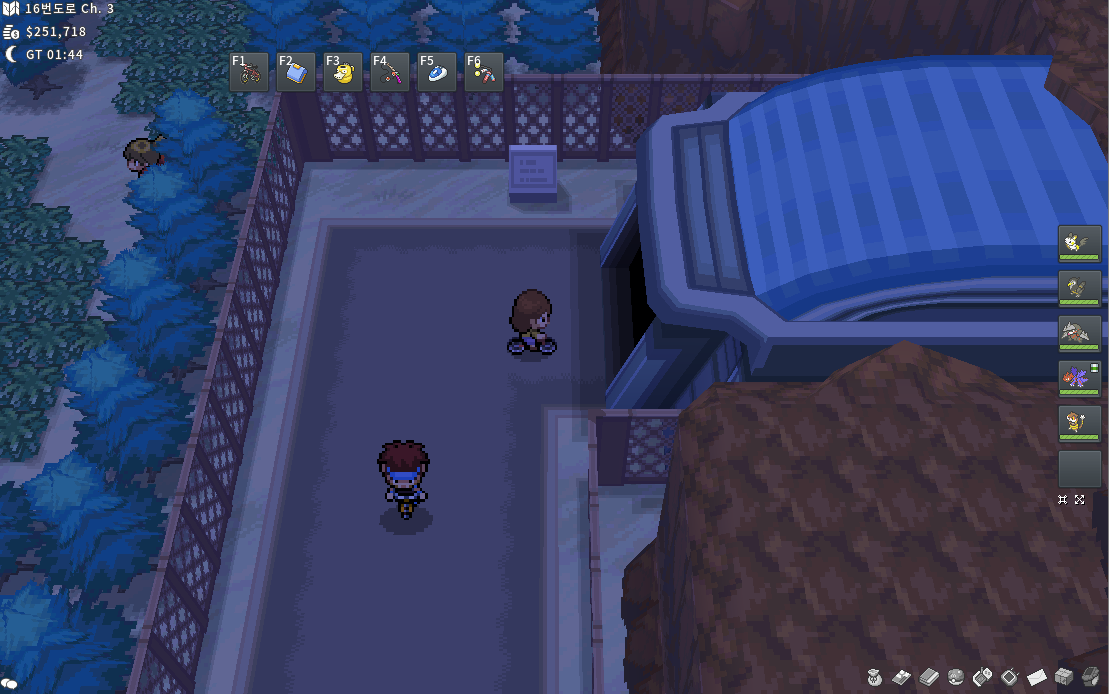Click the collapse arrows icon under party
The height and width of the screenshot is (694, 1110).
1063,499
